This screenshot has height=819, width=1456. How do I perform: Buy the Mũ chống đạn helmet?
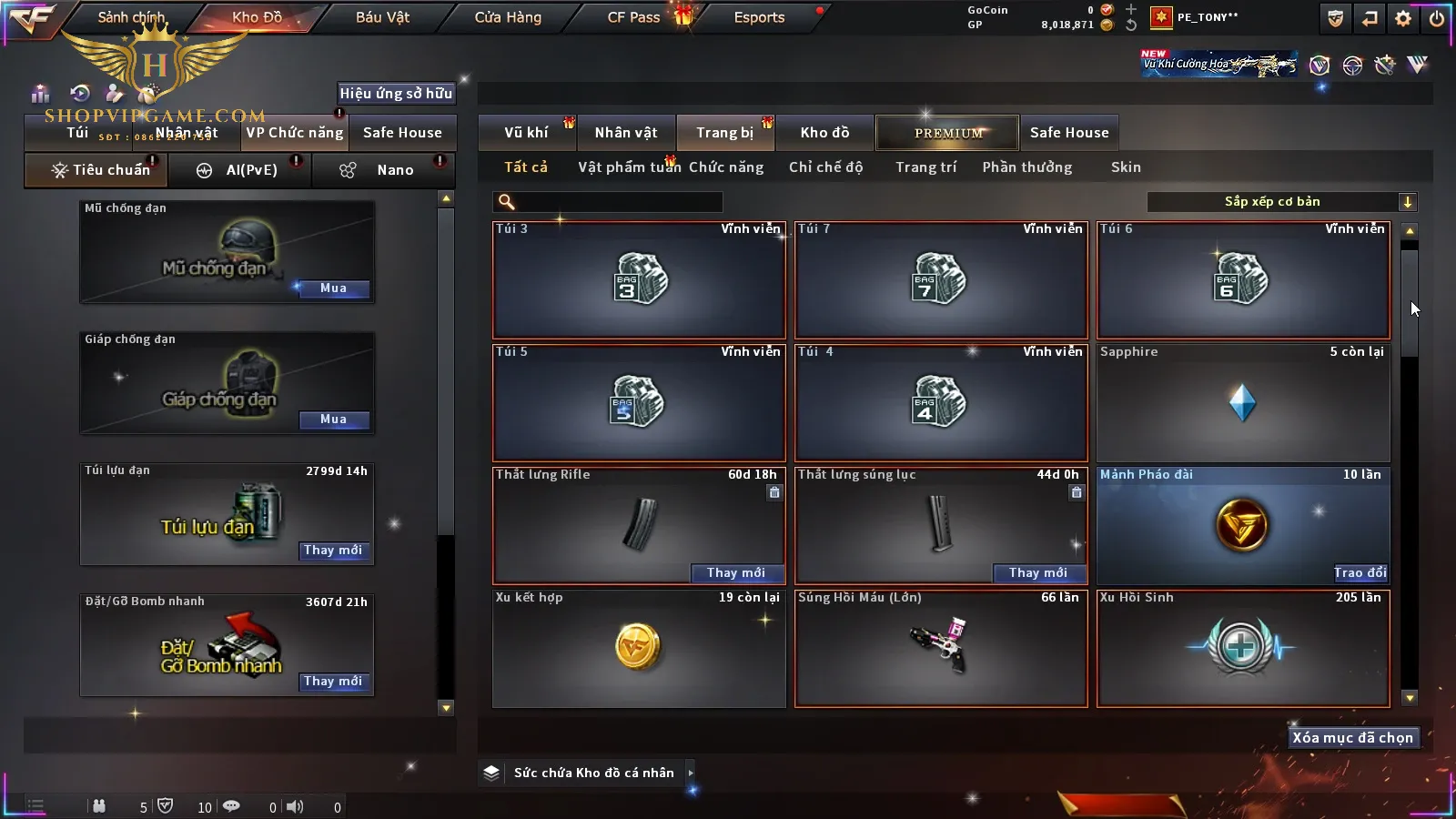point(333,288)
